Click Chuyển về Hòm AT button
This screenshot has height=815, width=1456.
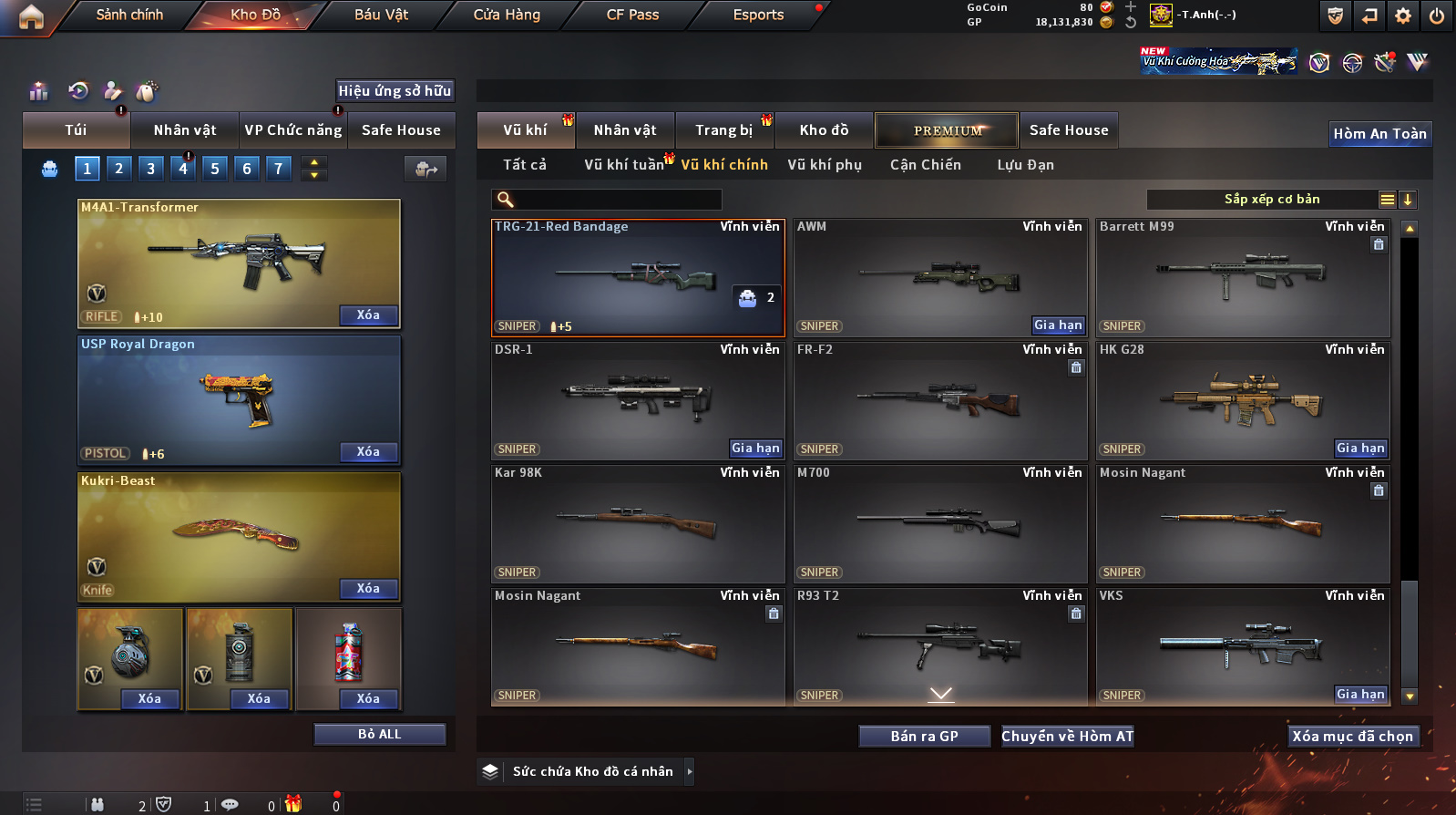pyautogui.click(x=1067, y=737)
